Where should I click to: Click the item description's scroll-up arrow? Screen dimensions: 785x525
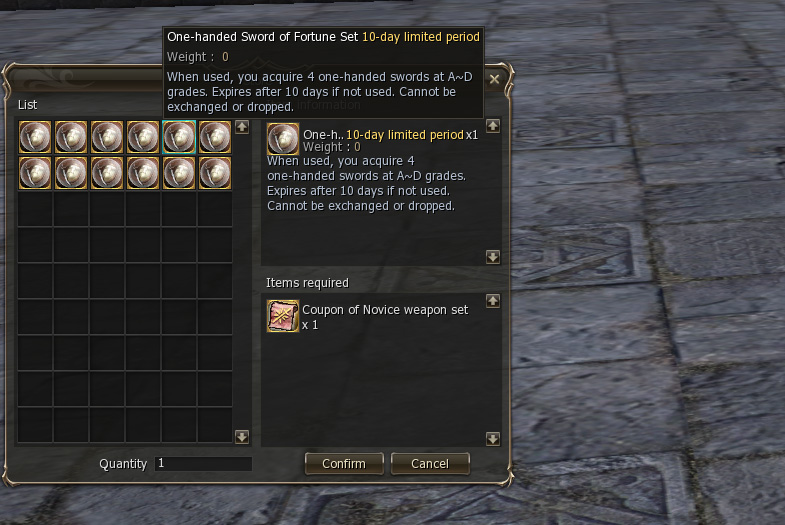pos(493,127)
